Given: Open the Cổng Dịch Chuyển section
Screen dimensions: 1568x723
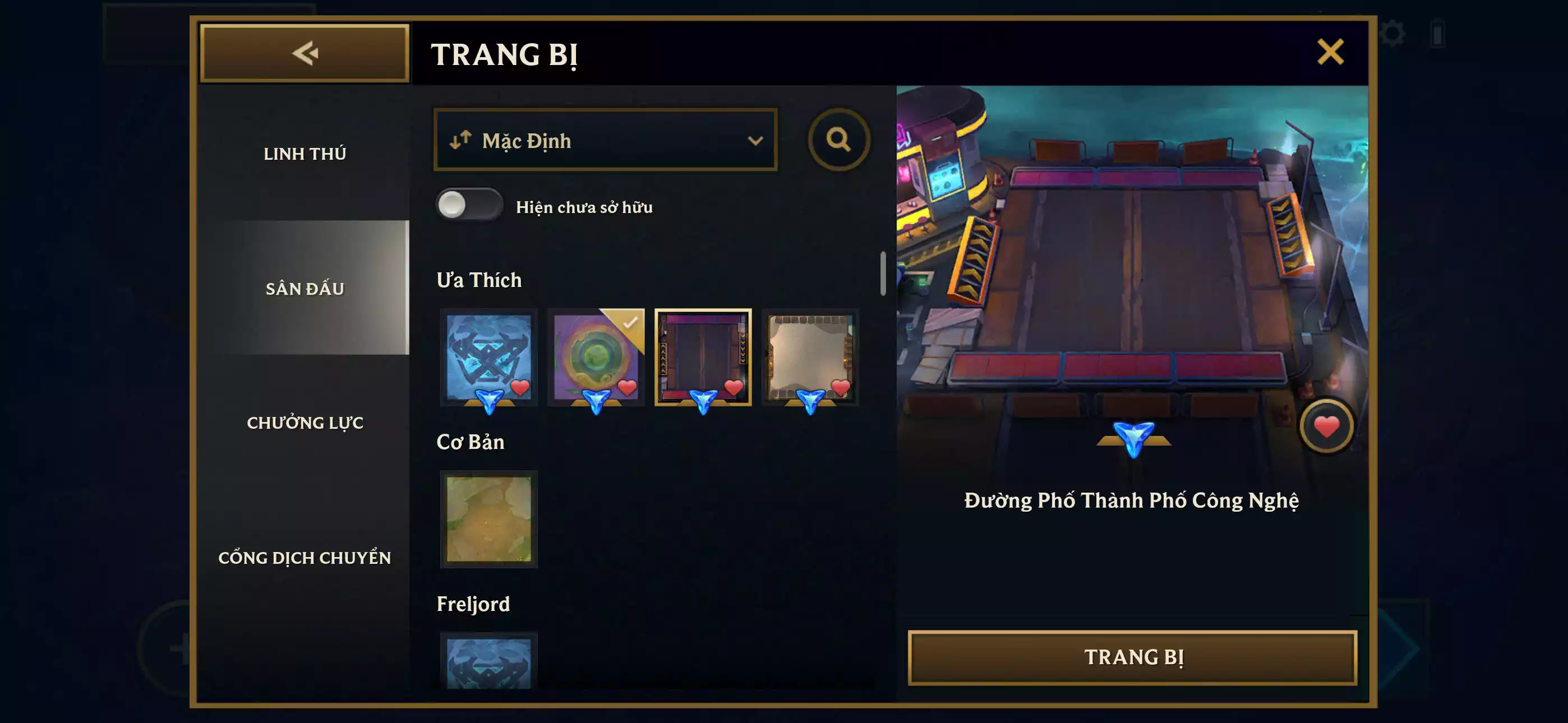Looking at the screenshot, I should tap(306, 557).
